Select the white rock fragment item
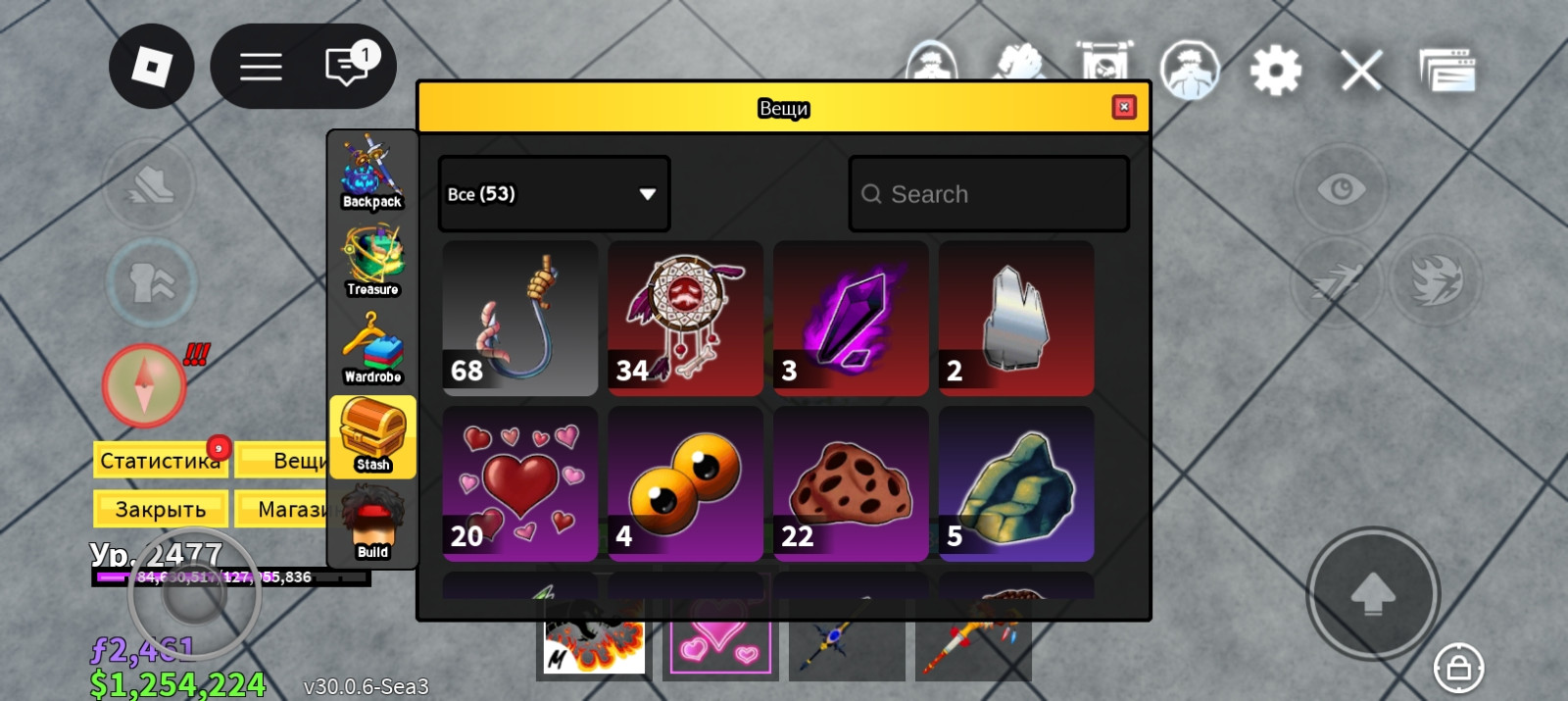The height and width of the screenshot is (701, 1568). click(1016, 319)
